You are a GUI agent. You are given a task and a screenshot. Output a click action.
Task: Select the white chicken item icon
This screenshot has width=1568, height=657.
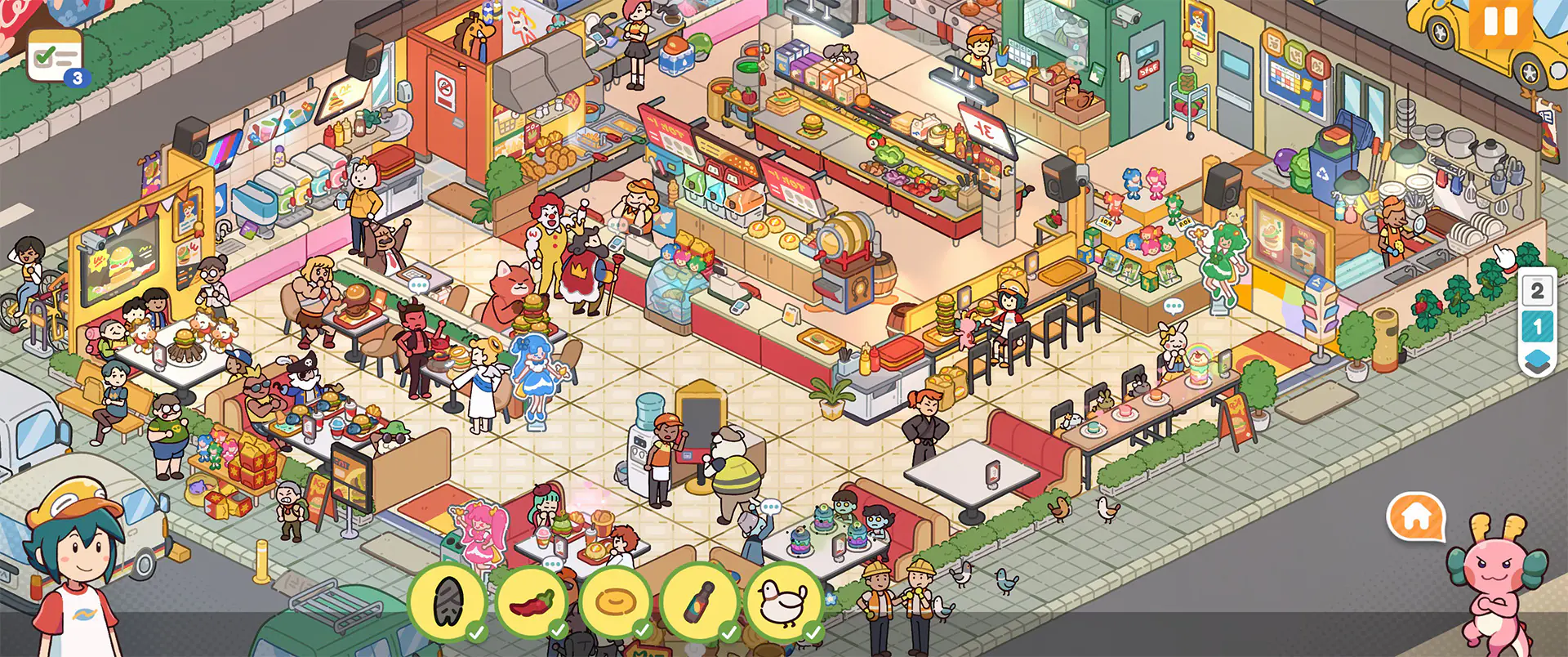[x=784, y=603]
